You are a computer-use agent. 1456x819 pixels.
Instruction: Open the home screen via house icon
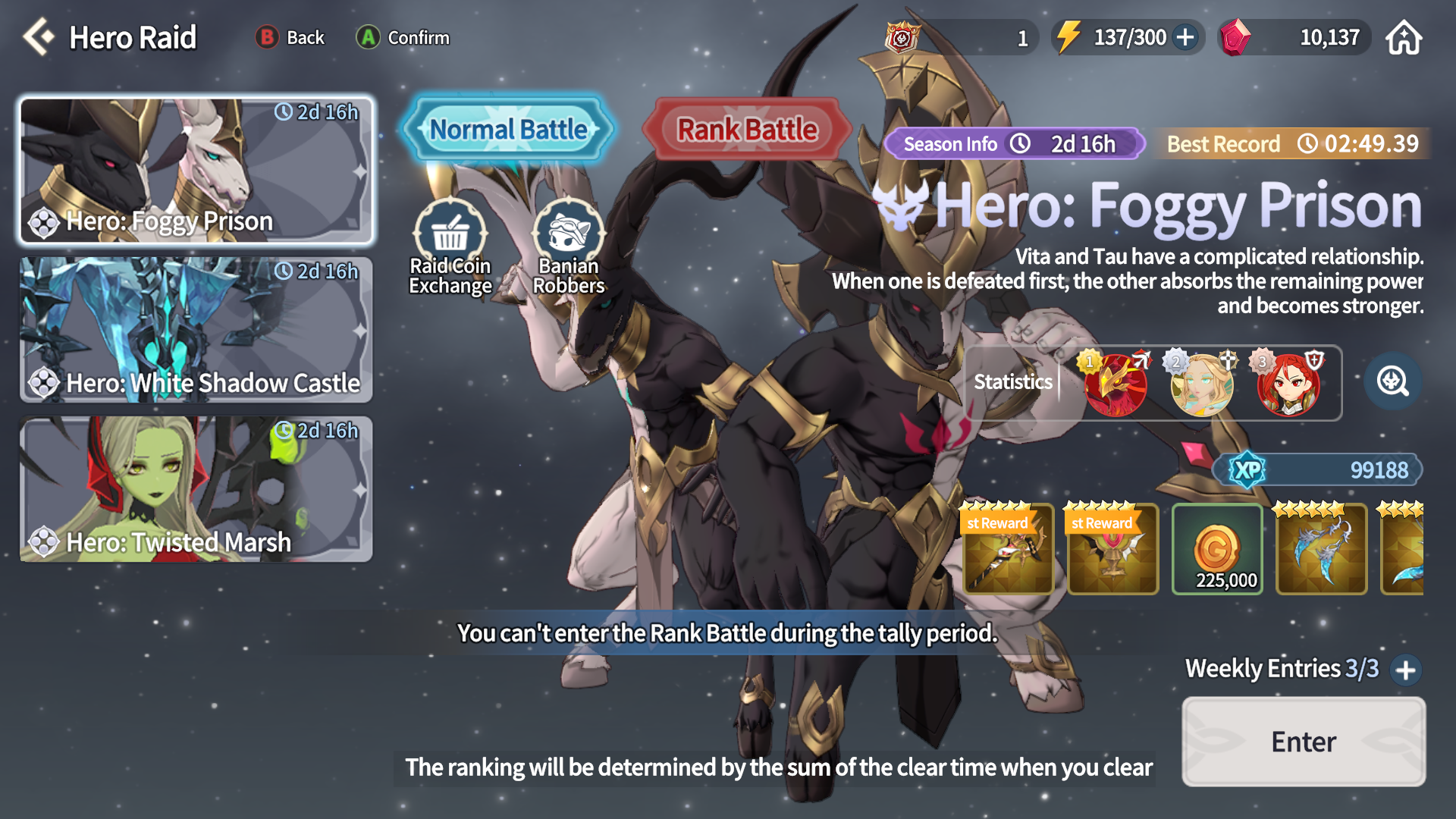point(1404,37)
